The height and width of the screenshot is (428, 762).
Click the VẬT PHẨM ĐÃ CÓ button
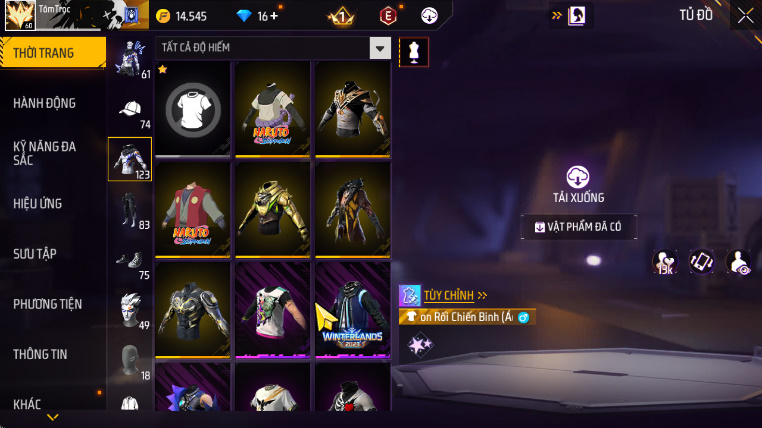[579, 227]
